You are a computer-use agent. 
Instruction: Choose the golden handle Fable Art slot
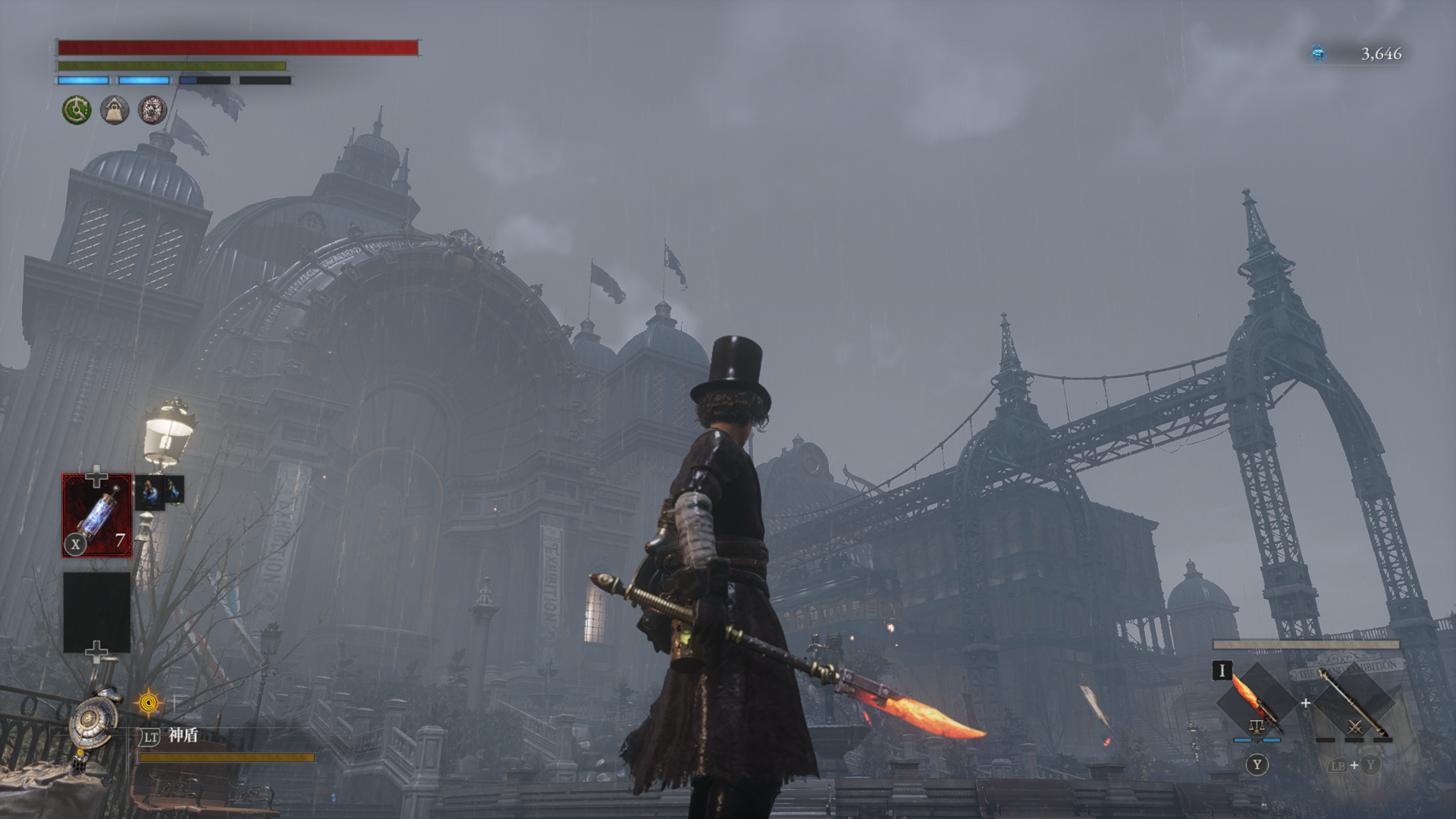tap(1354, 701)
